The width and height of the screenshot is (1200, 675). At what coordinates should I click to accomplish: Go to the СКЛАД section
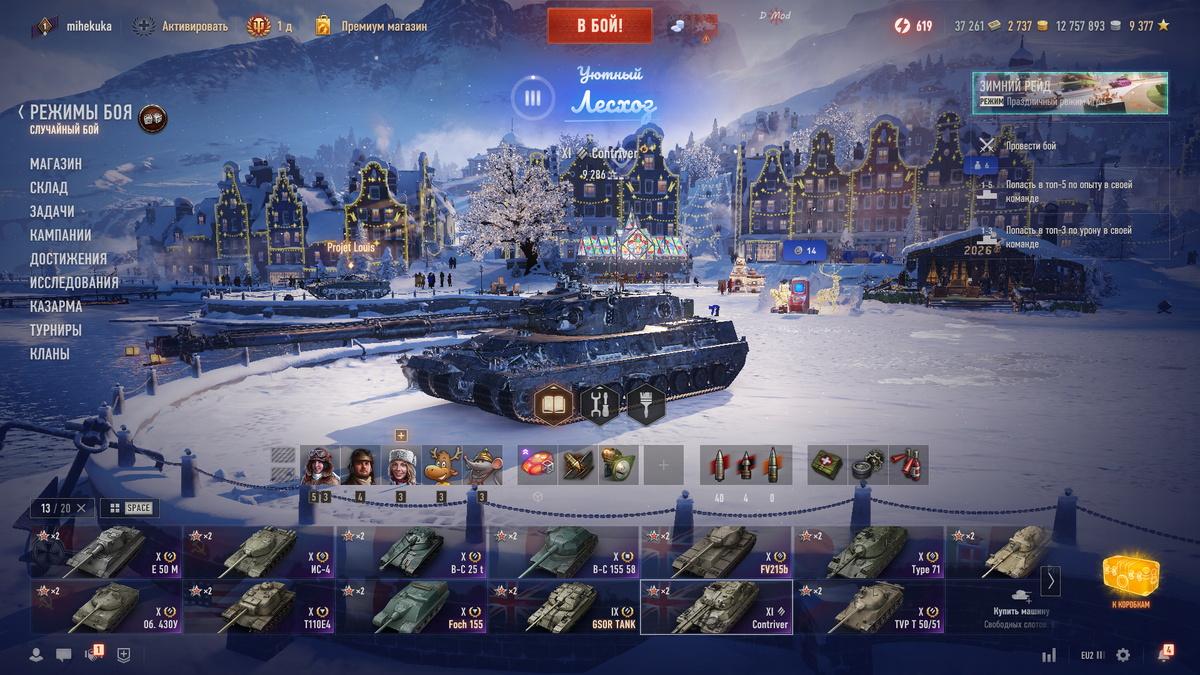tap(49, 188)
